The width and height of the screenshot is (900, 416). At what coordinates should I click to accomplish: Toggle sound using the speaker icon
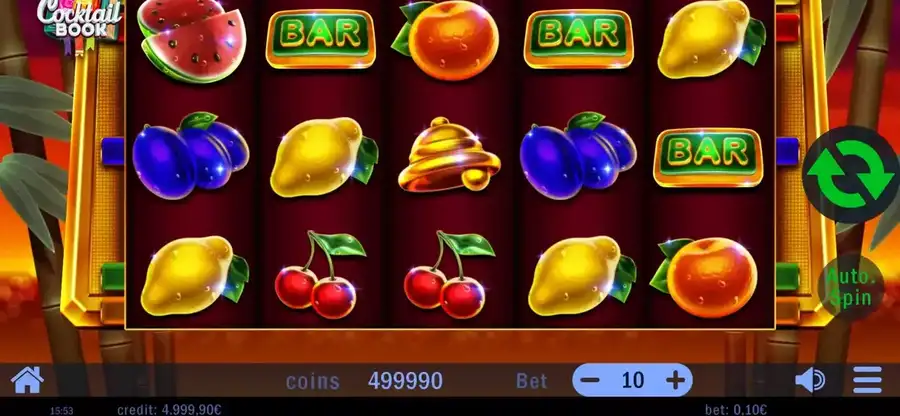[x=810, y=380]
